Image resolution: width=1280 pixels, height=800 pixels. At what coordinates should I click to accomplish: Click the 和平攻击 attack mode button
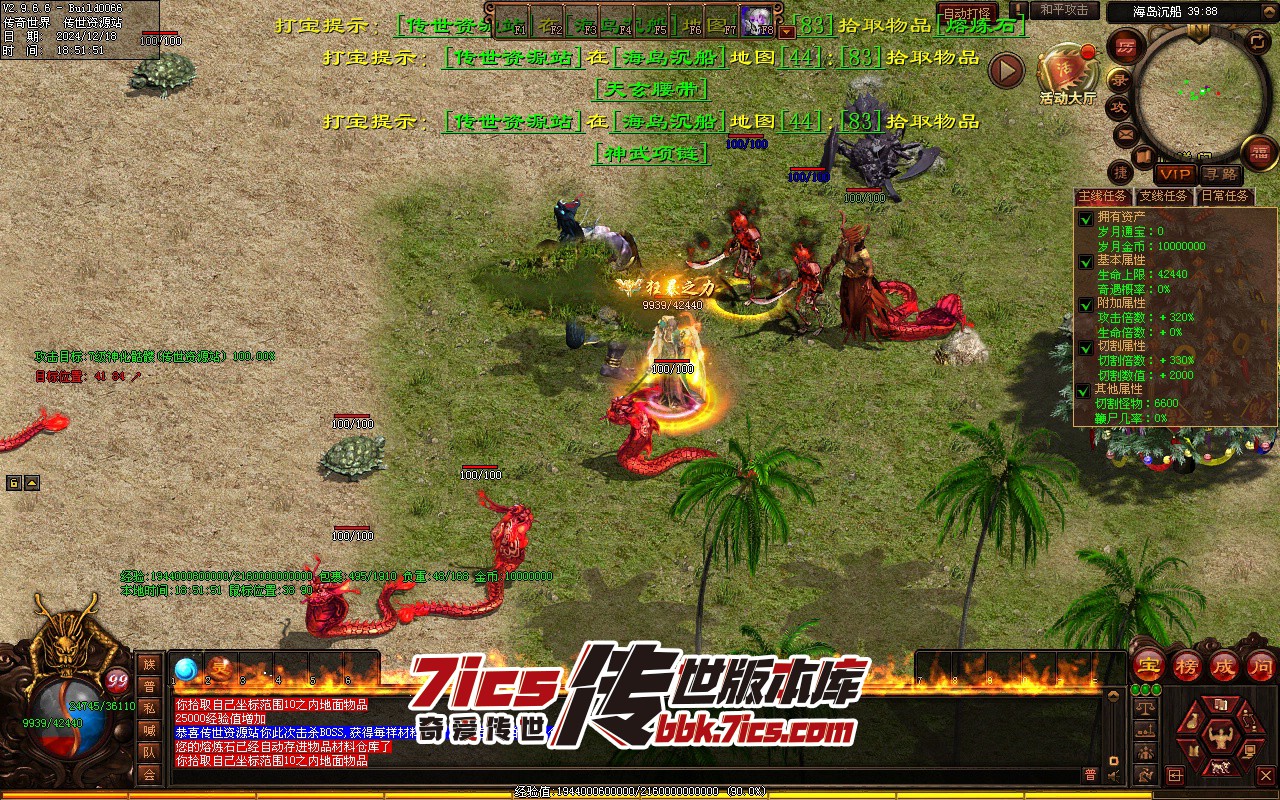coord(1064,10)
